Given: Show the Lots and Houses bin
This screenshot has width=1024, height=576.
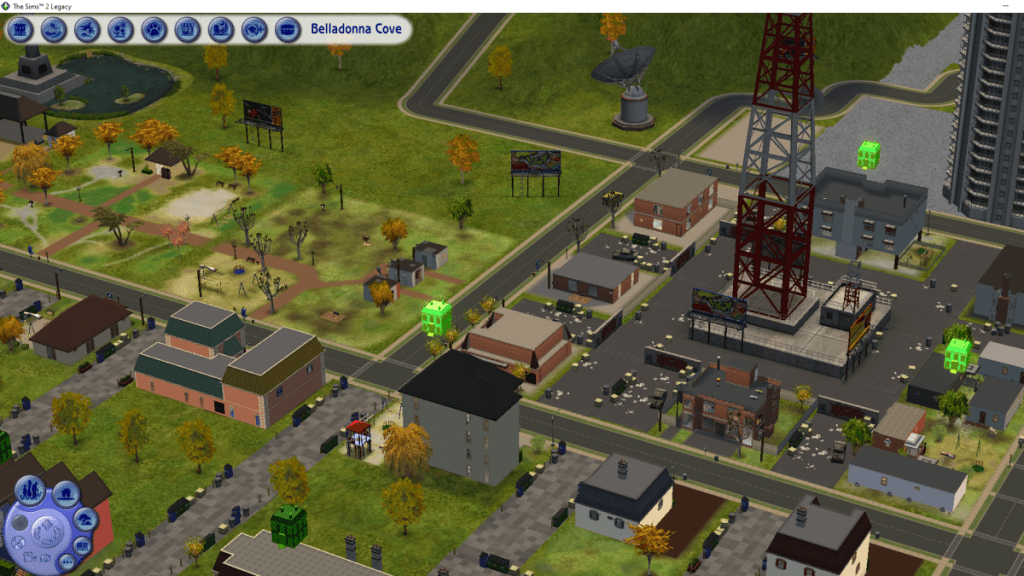Looking at the screenshot, I should 66,492.
